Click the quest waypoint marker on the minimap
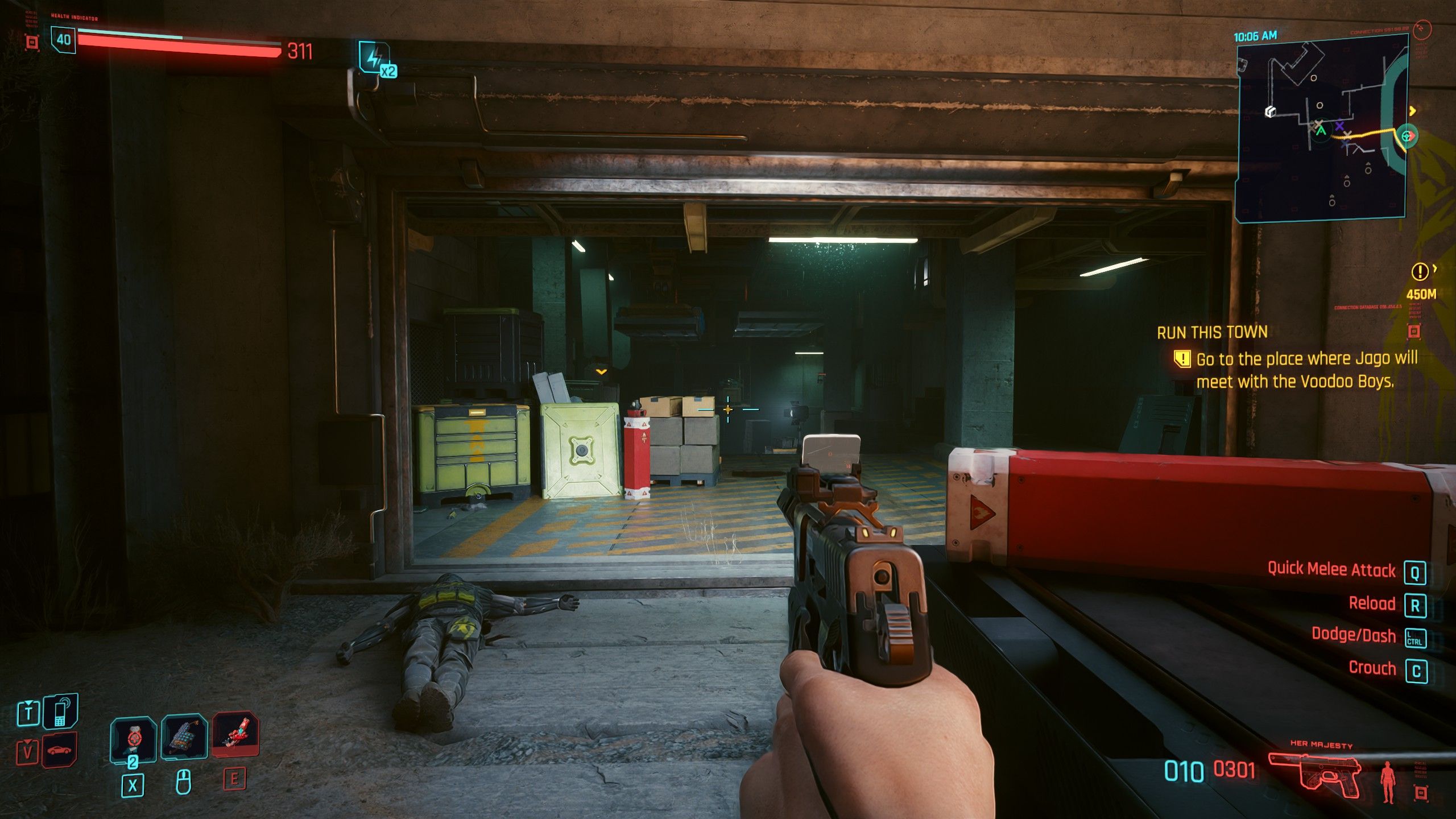Screen dimensions: 1456x819 point(1408,136)
